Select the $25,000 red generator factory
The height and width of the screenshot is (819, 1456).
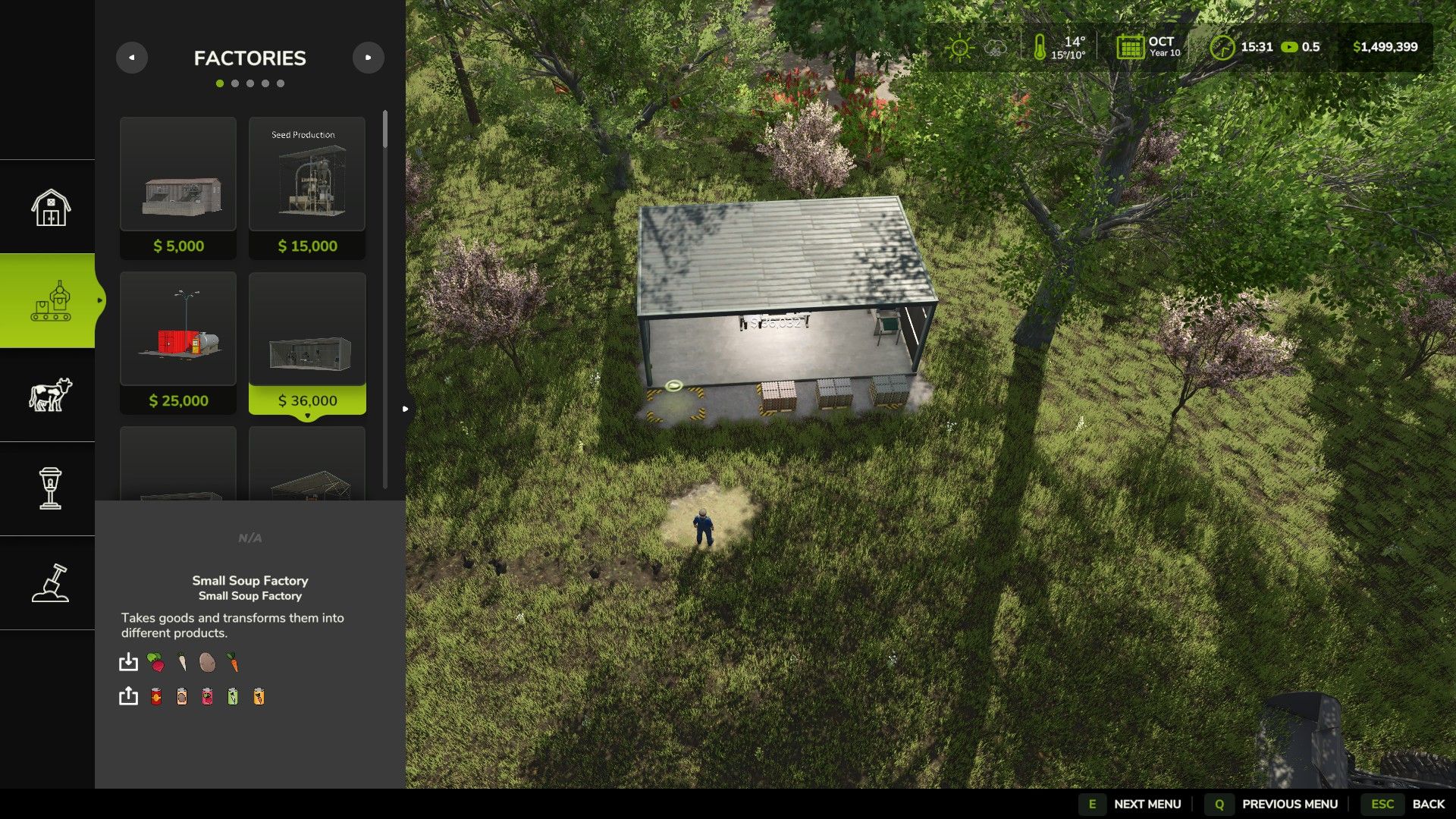coord(178,343)
